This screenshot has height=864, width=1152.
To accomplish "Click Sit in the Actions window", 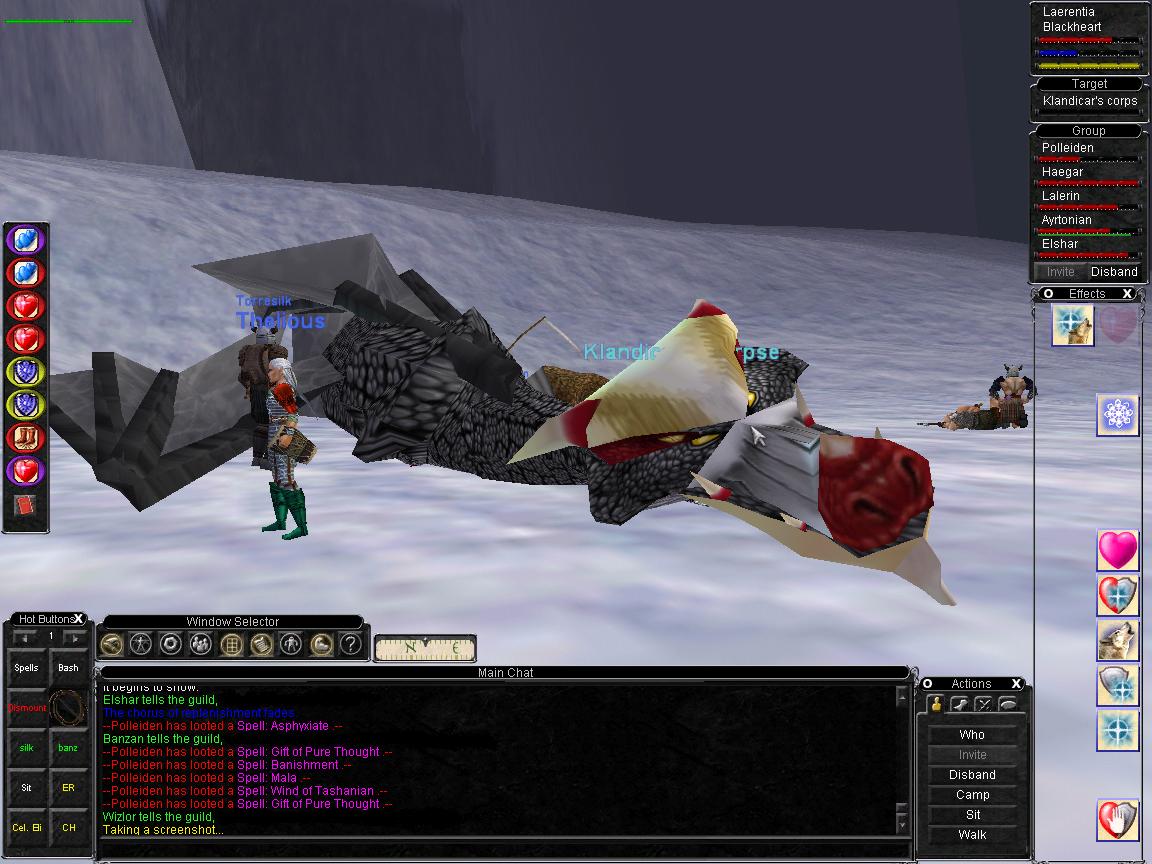I will [x=972, y=815].
